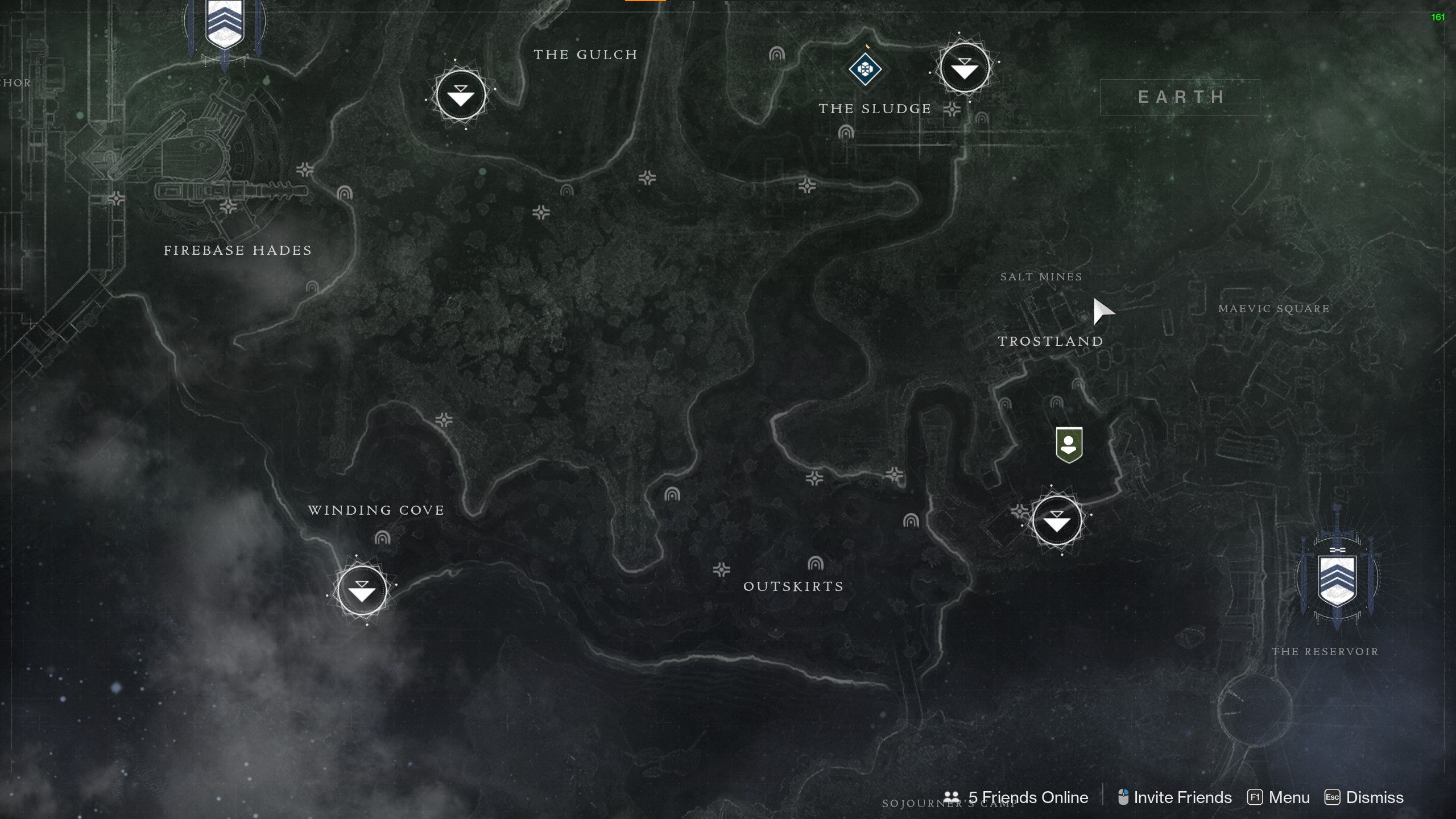
Task: Click the FIREBASE HADES region name
Action: [237, 250]
